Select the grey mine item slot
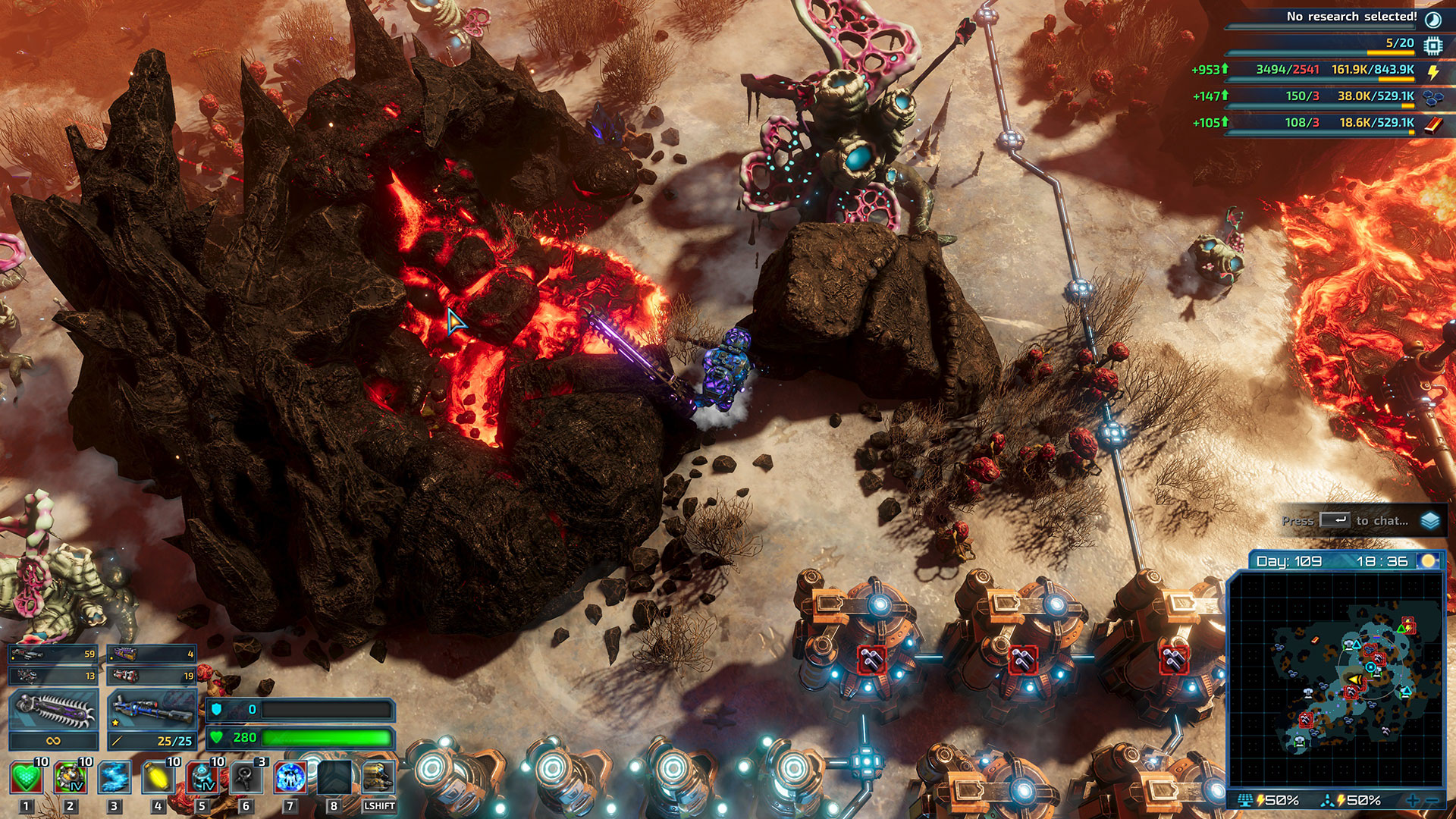Image resolution: width=1456 pixels, height=819 pixels. tap(246, 778)
